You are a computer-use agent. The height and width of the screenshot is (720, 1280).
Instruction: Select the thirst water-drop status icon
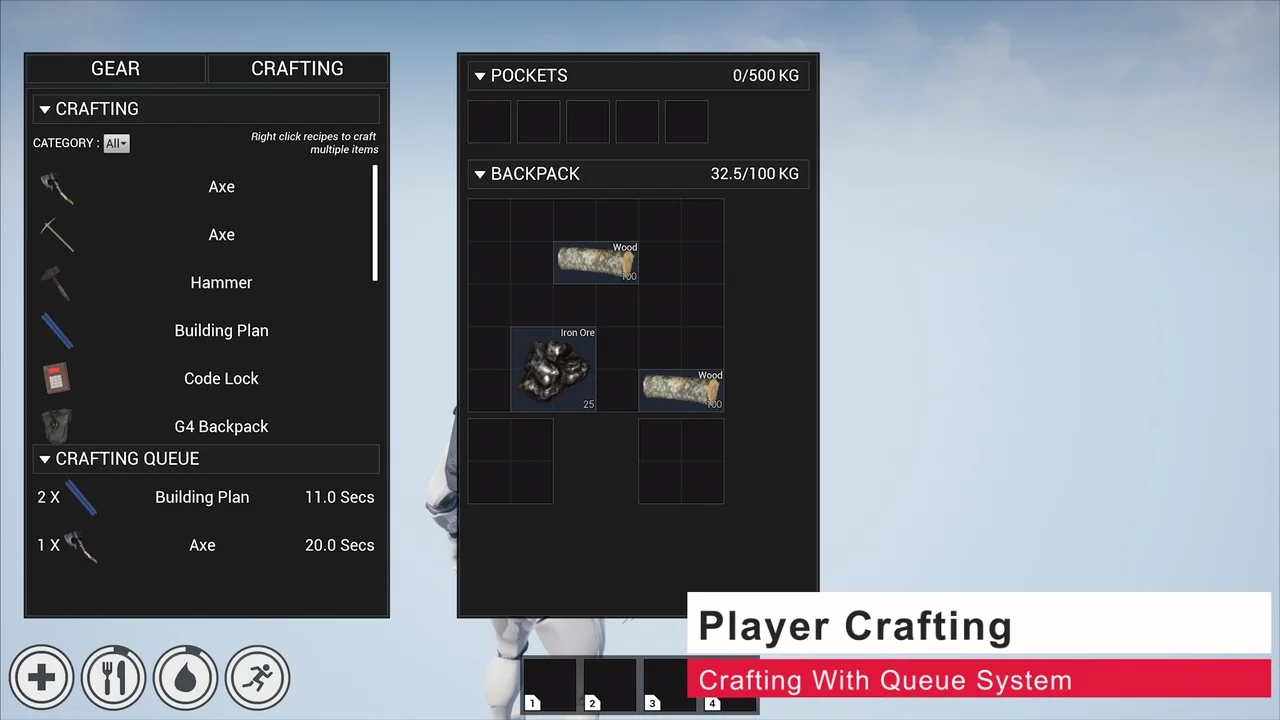click(x=185, y=677)
